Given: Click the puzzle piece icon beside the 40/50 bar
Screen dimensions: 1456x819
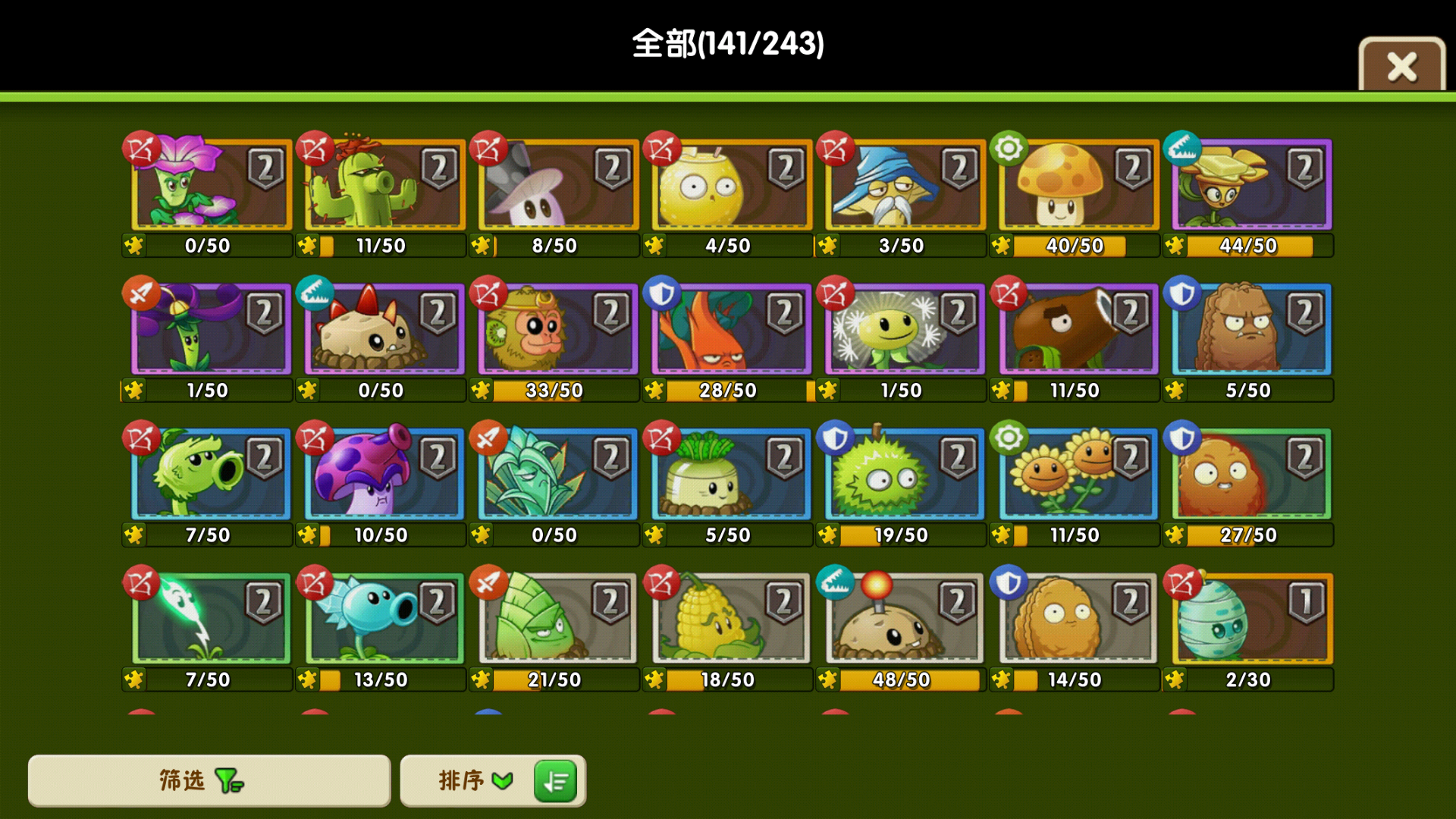Looking at the screenshot, I should 1000,245.
